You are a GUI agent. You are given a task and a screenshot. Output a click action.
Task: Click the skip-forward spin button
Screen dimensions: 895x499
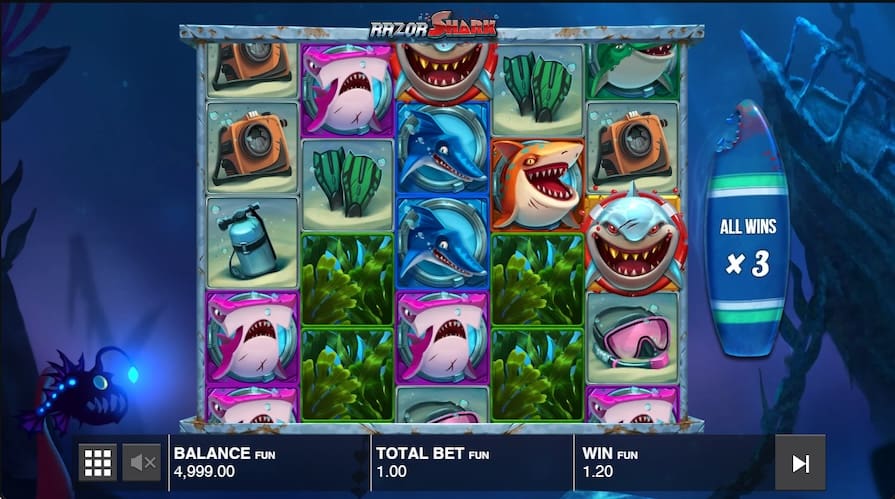[800, 462]
